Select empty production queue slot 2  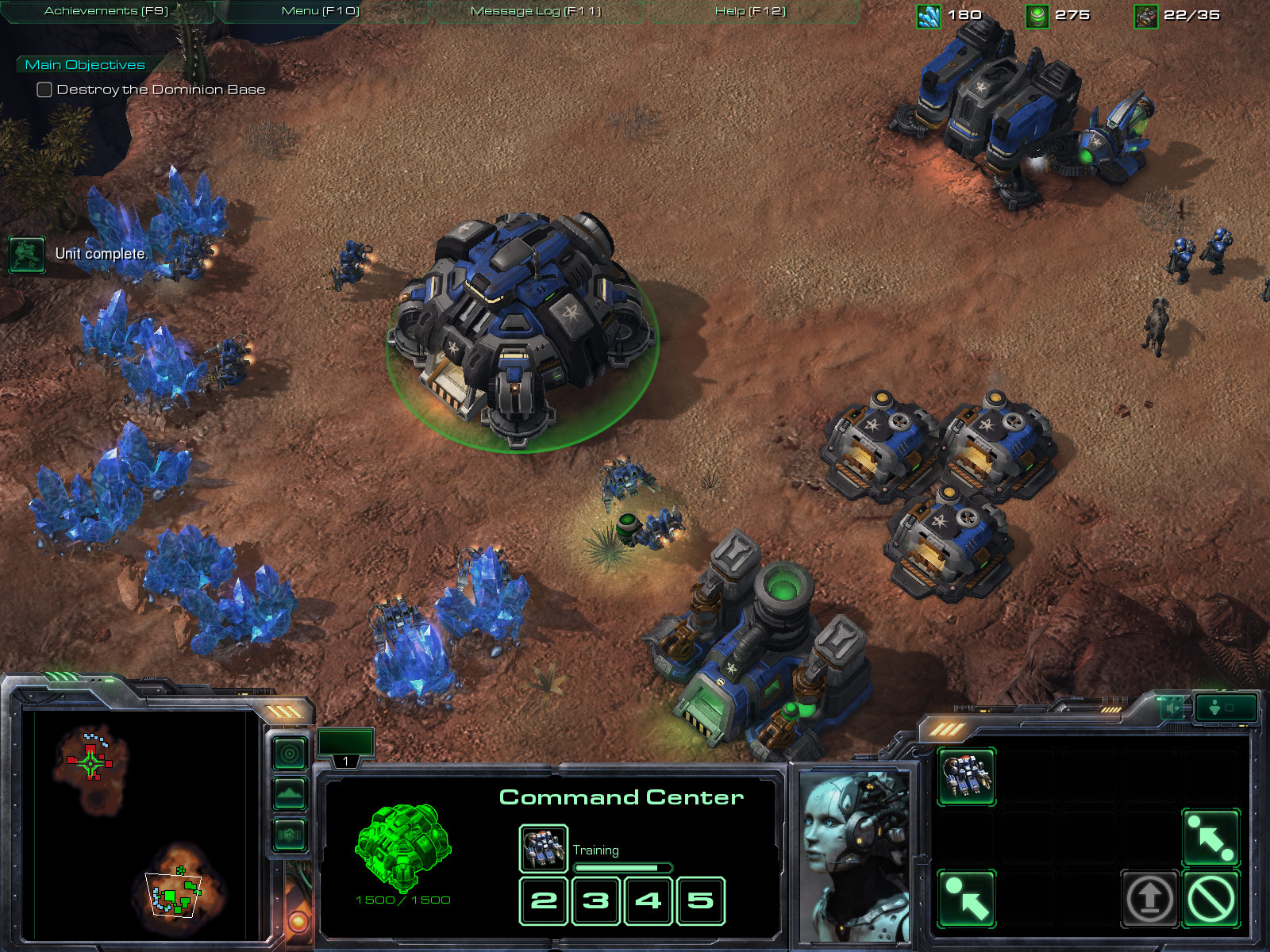click(544, 900)
